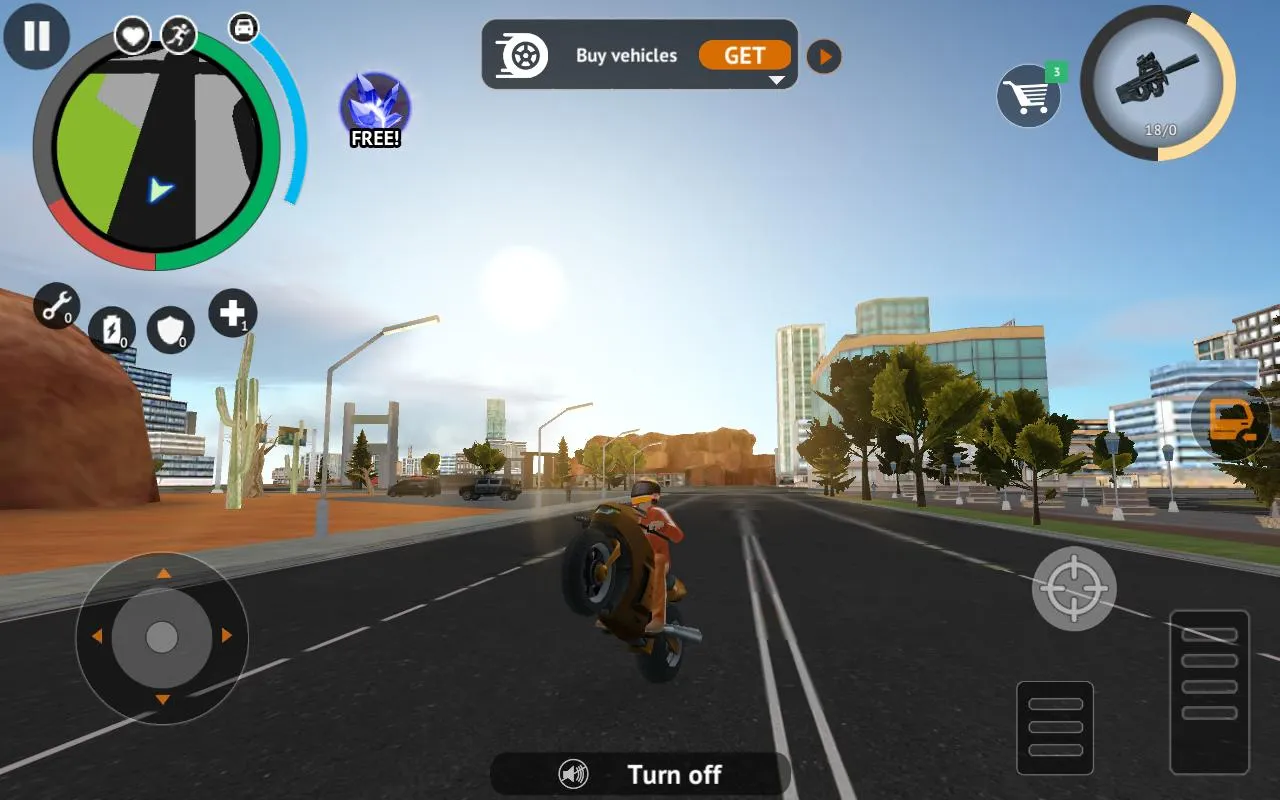This screenshot has width=1280, height=800.
Task: Use the health pack plus icon
Action: 232,313
